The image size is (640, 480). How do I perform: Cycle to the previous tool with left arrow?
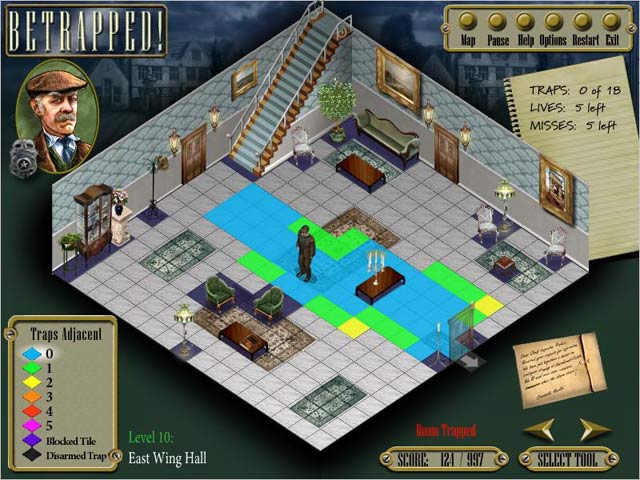click(x=540, y=429)
